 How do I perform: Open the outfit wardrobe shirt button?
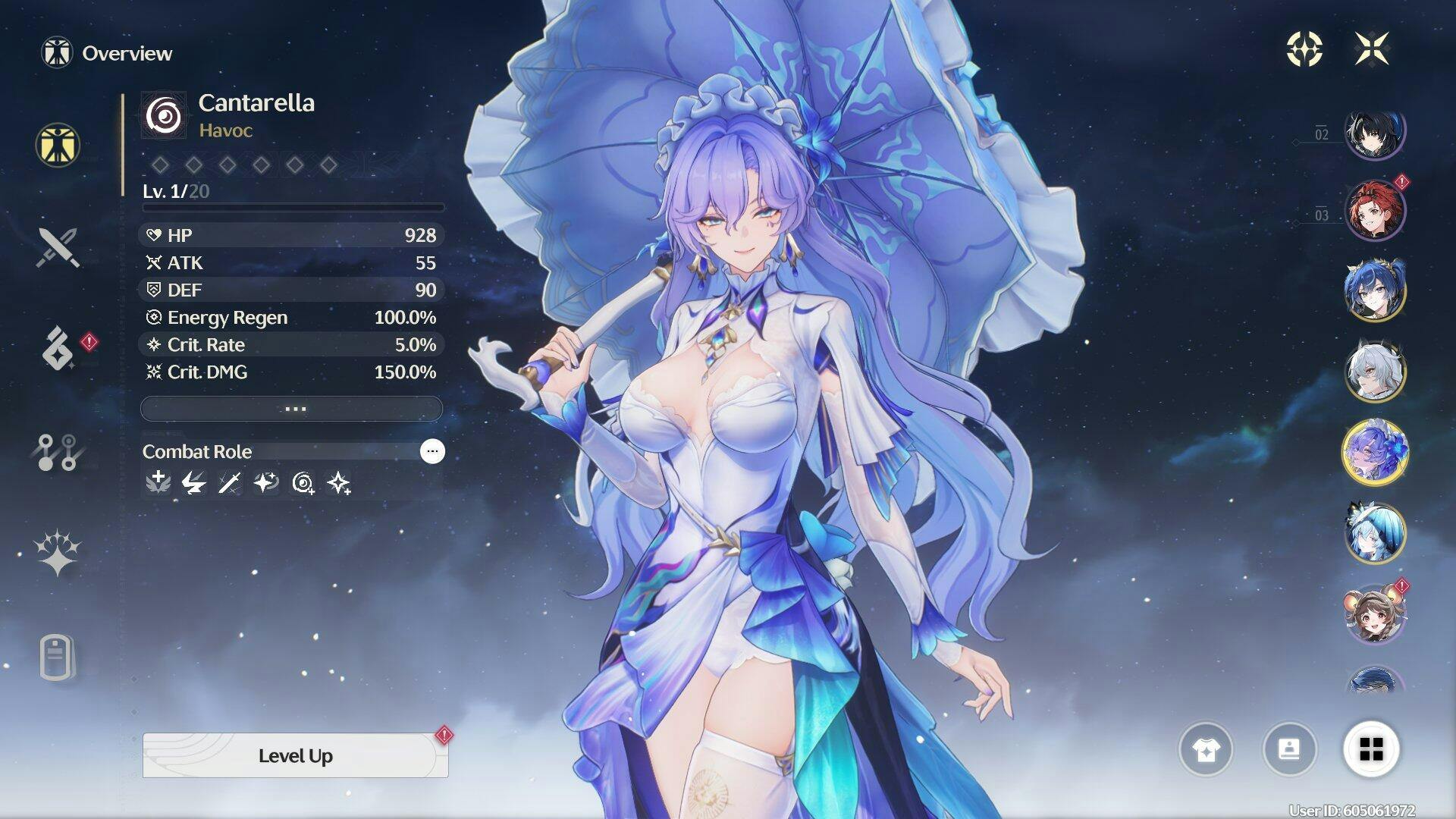tap(1206, 750)
